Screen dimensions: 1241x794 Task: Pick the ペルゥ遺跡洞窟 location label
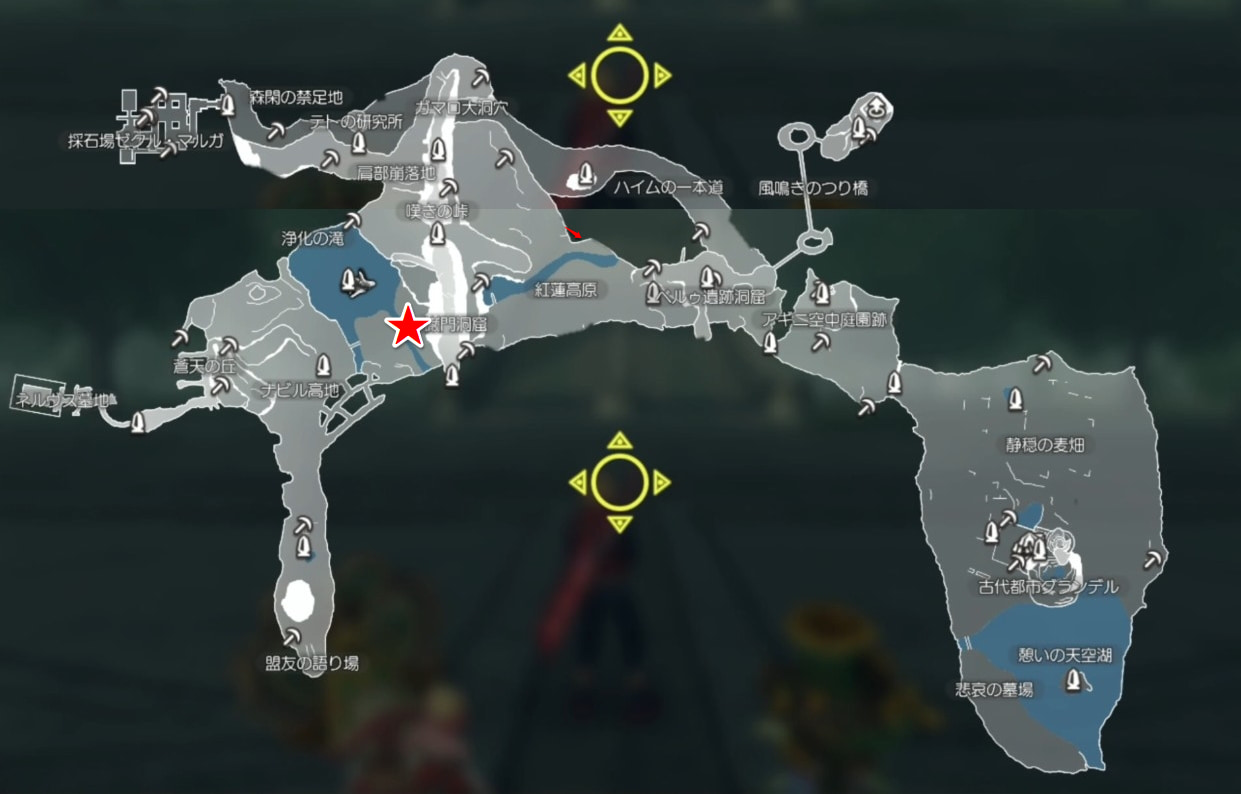click(x=710, y=297)
